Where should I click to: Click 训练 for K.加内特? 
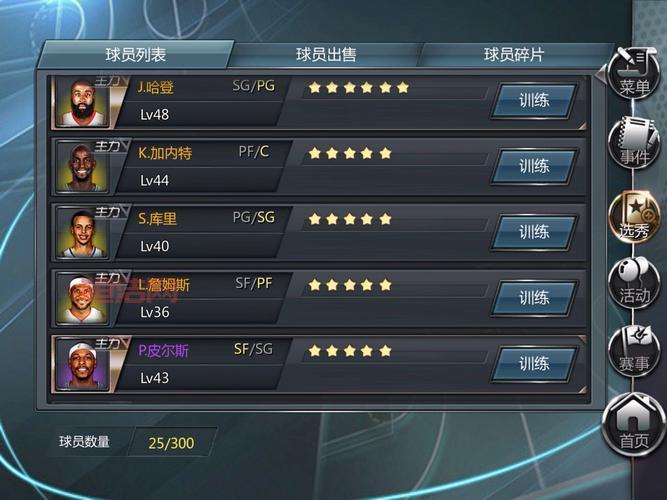click(x=534, y=166)
